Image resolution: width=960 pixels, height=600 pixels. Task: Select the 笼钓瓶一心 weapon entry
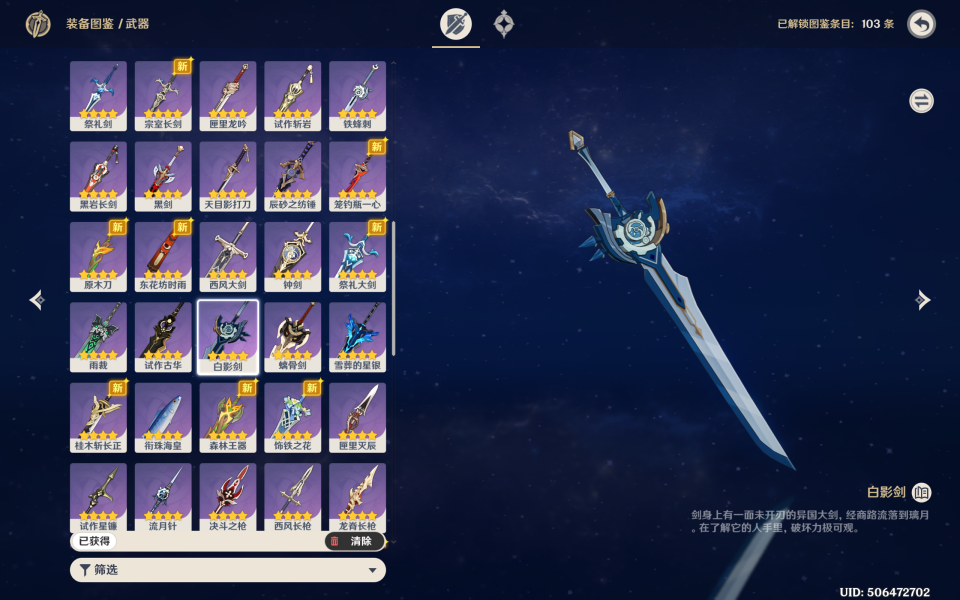coord(357,176)
